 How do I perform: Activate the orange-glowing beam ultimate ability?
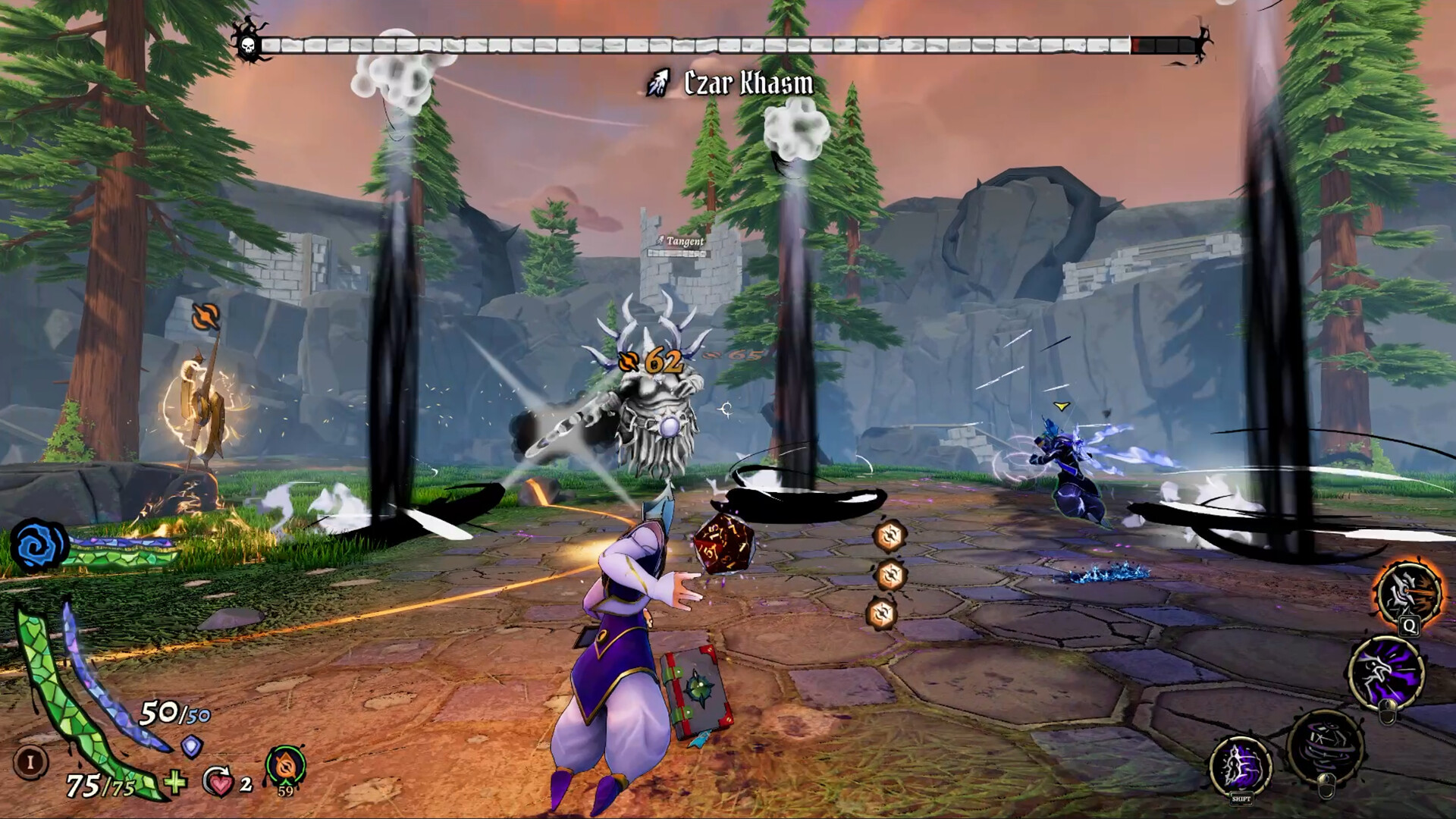point(1409,593)
